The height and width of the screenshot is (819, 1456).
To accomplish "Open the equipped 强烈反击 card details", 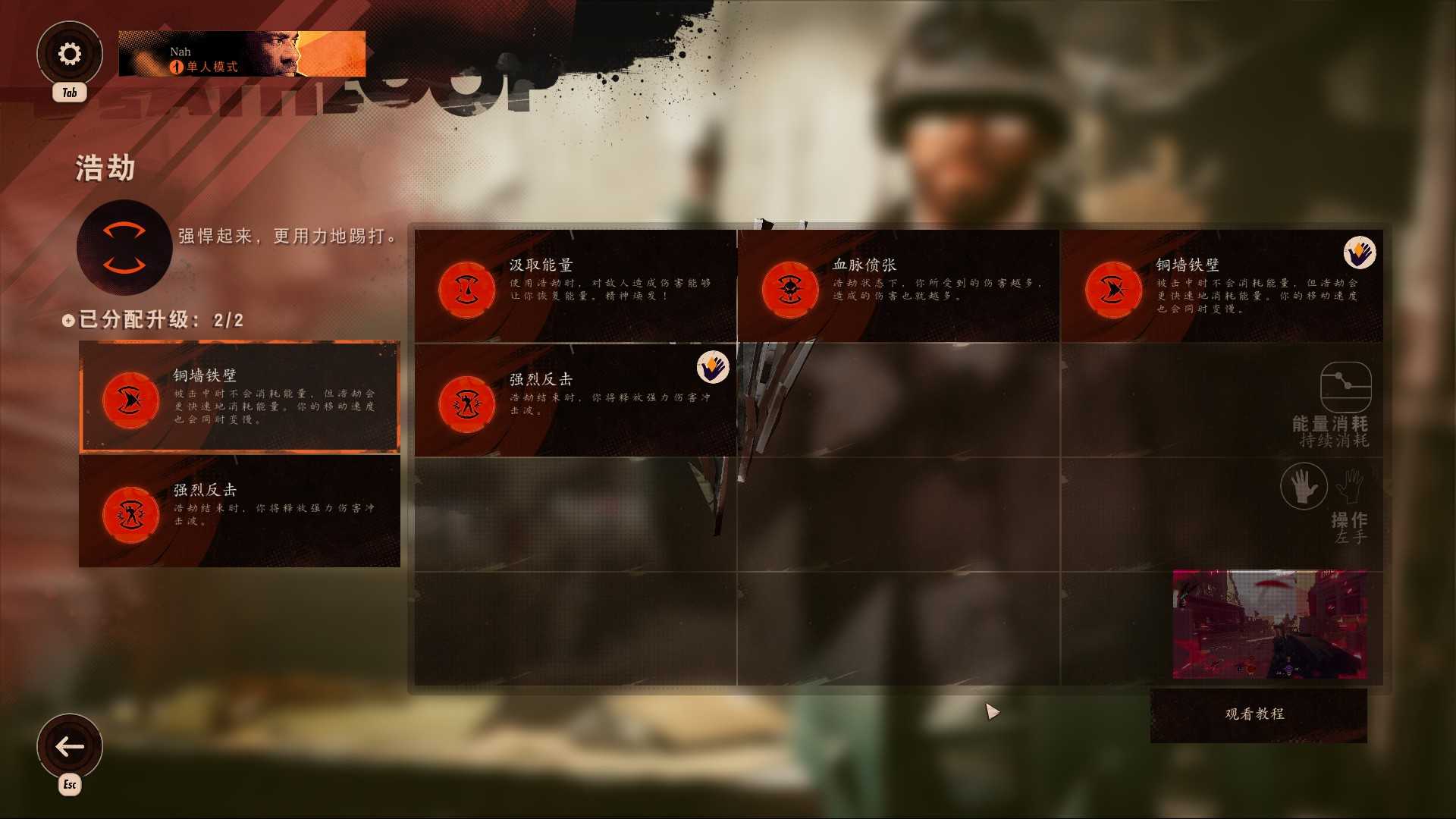I will (x=239, y=511).
